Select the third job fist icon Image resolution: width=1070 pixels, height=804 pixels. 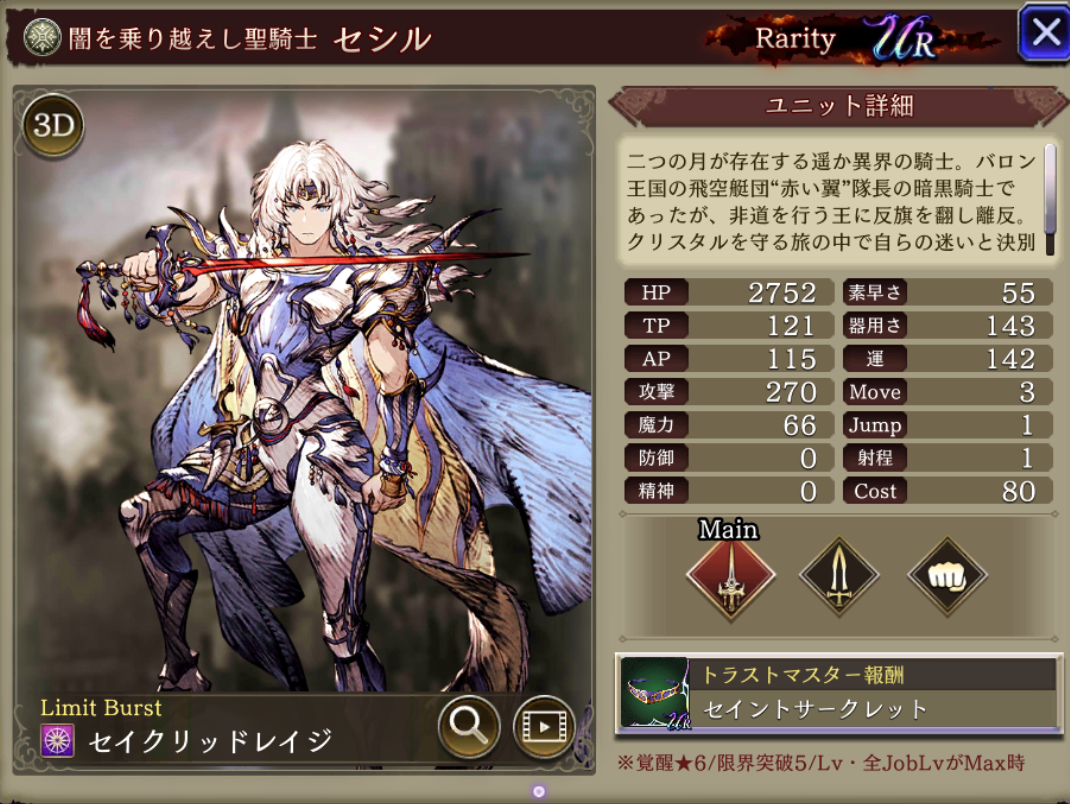[946, 577]
